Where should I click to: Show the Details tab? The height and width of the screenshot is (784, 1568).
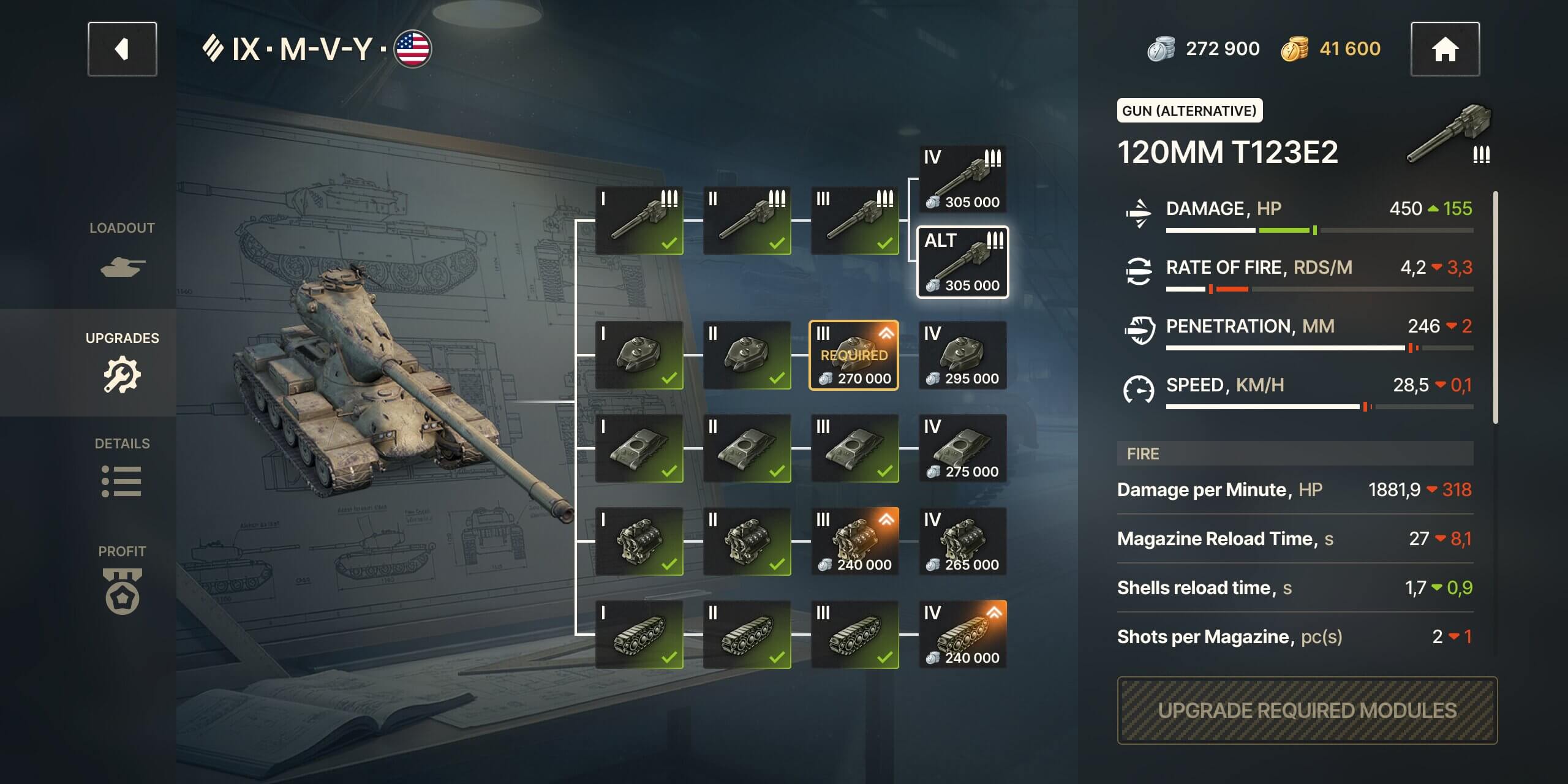(122, 469)
